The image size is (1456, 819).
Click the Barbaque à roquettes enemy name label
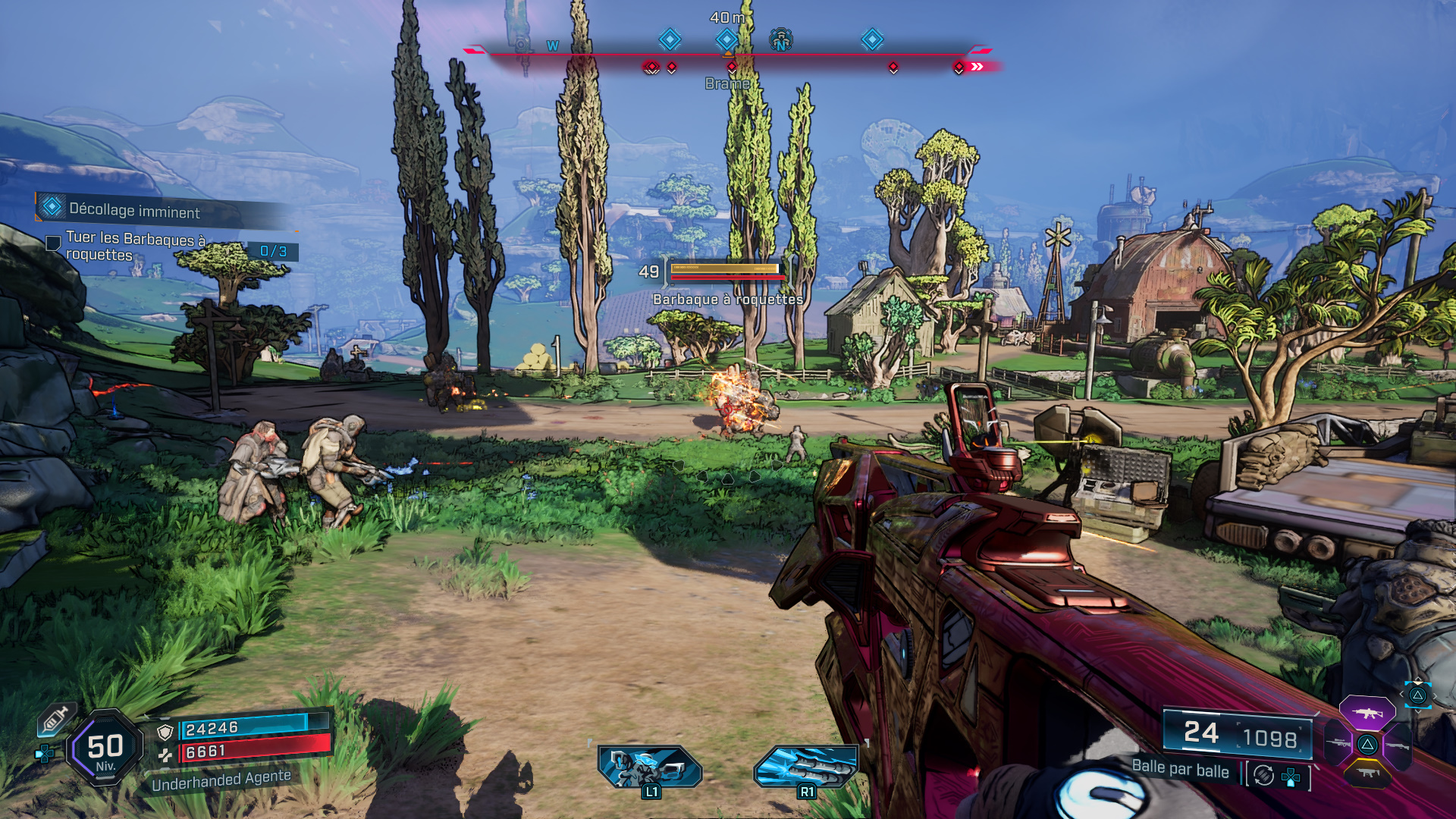(x=726, y=300)
